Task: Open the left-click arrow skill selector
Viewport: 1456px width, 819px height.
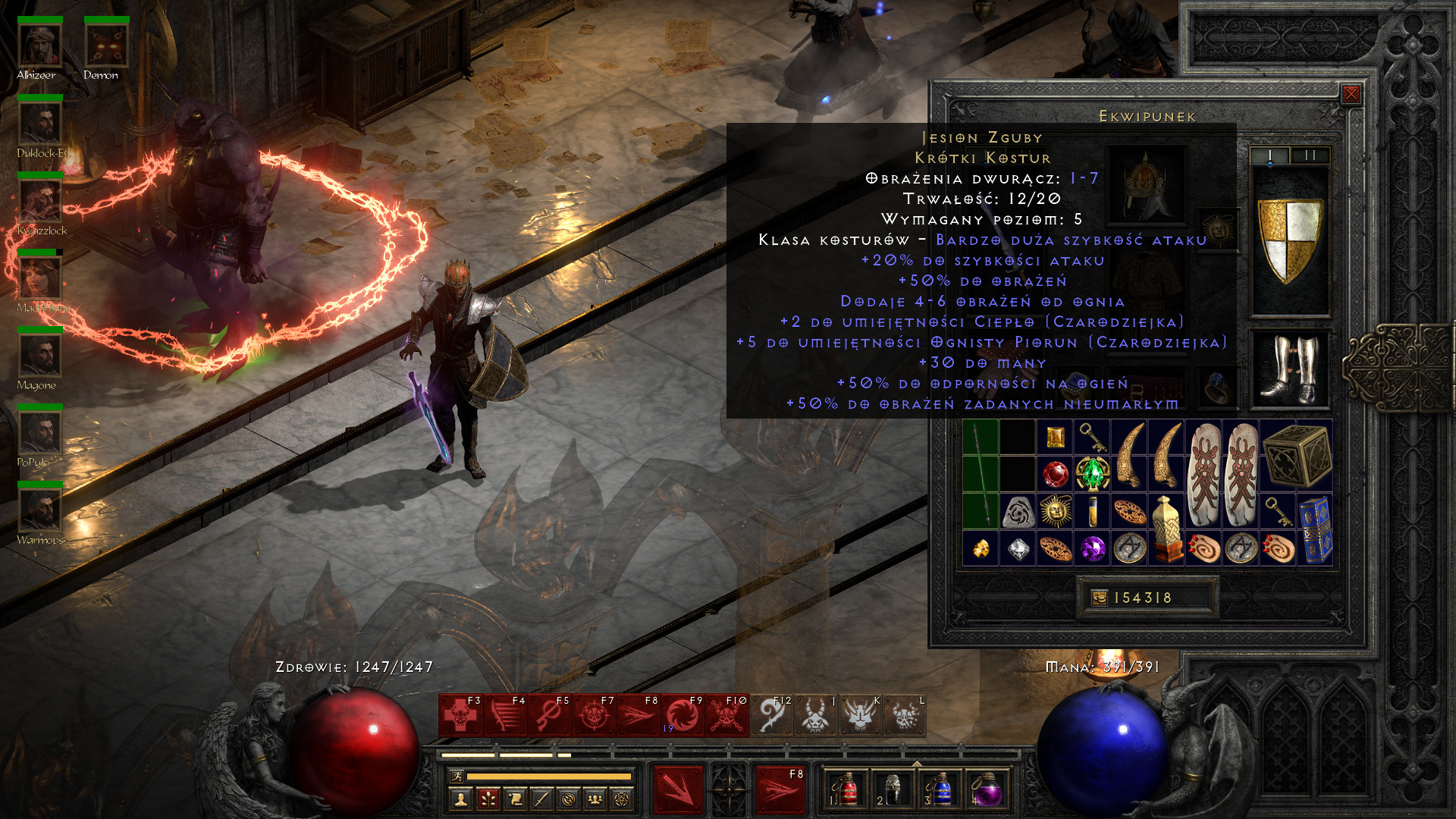Action: [x=678, y=789]
